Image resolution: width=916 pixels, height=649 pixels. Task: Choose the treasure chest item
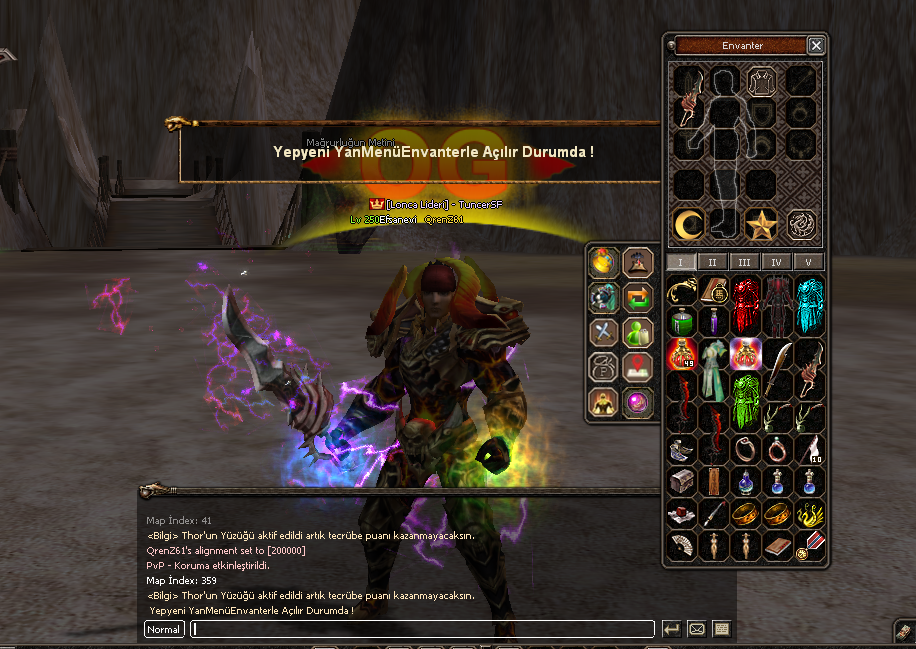click(681, 482)
